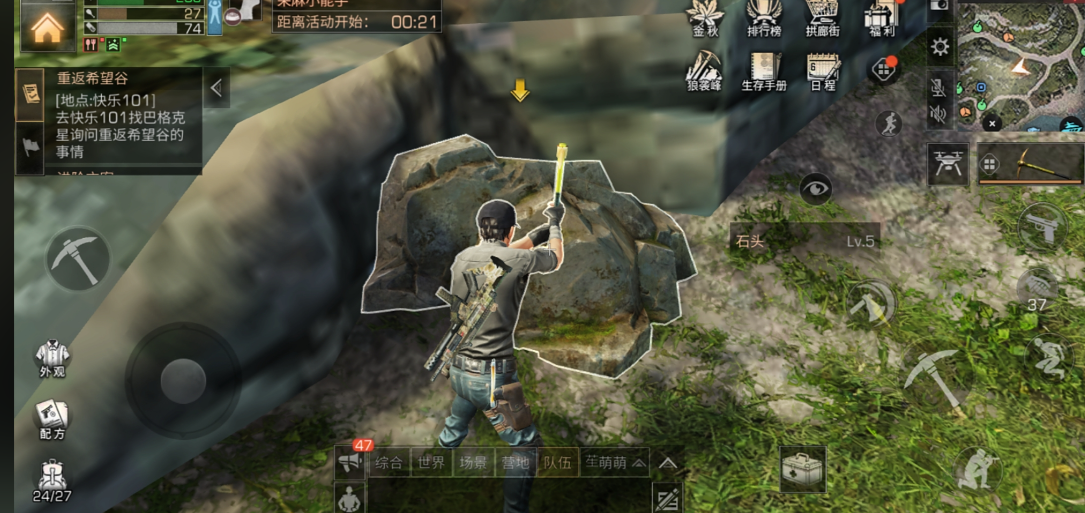Open the 狼袭峰 event icon
The image size is (1085, 513).
pos(705,71)
